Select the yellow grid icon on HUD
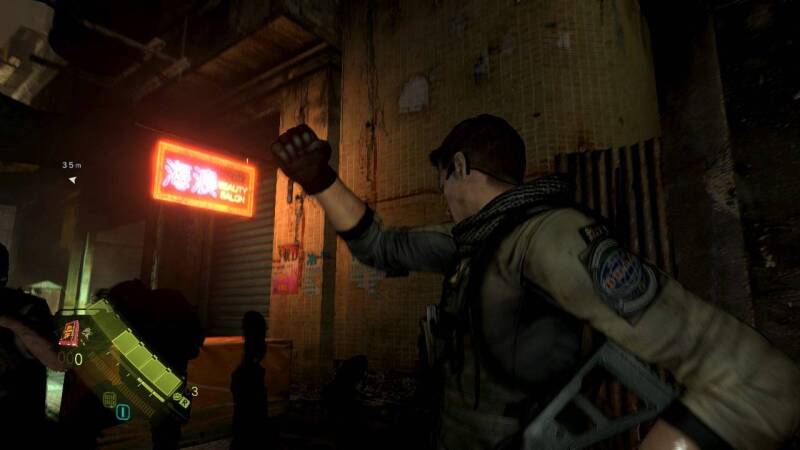 click(108, 399)
